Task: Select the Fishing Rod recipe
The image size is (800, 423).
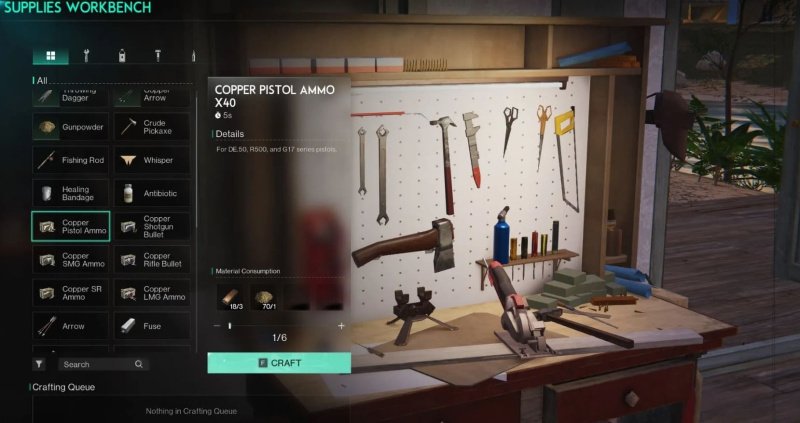Action: (70, 160)
